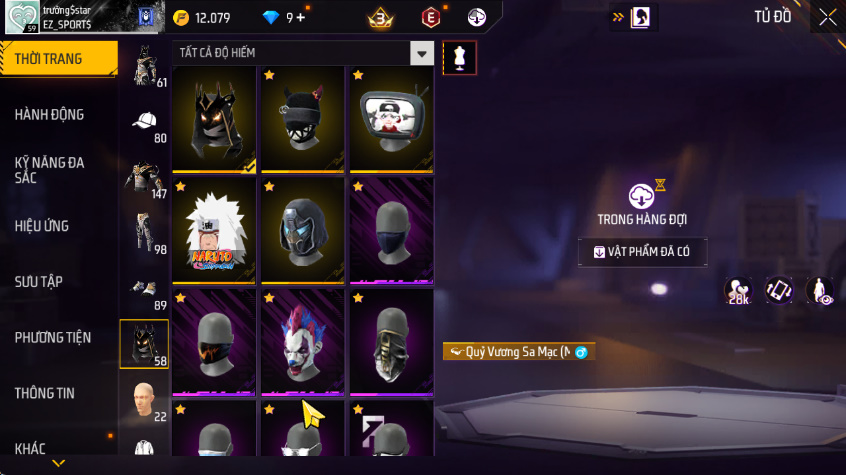Open the Sưu Tập tab
The width and height of the screenshot is (846, 475).
(x=39, y=281)
